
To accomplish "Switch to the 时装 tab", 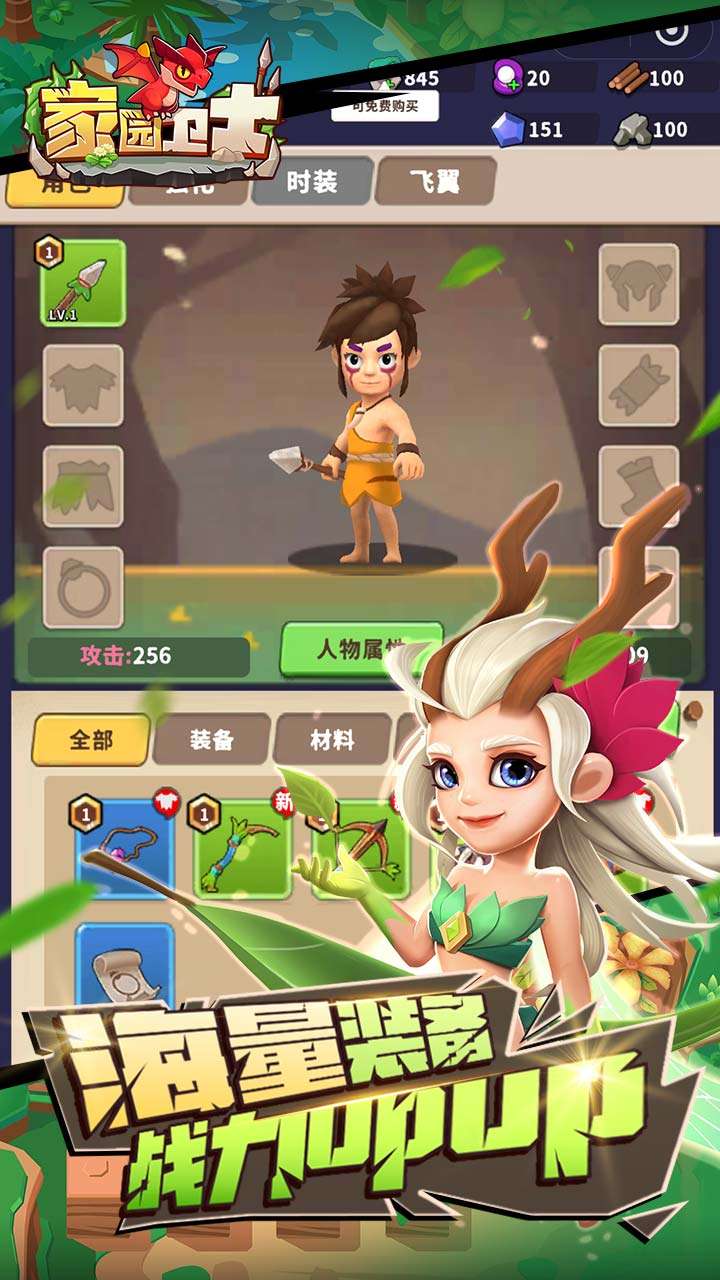I will point(311,182).
